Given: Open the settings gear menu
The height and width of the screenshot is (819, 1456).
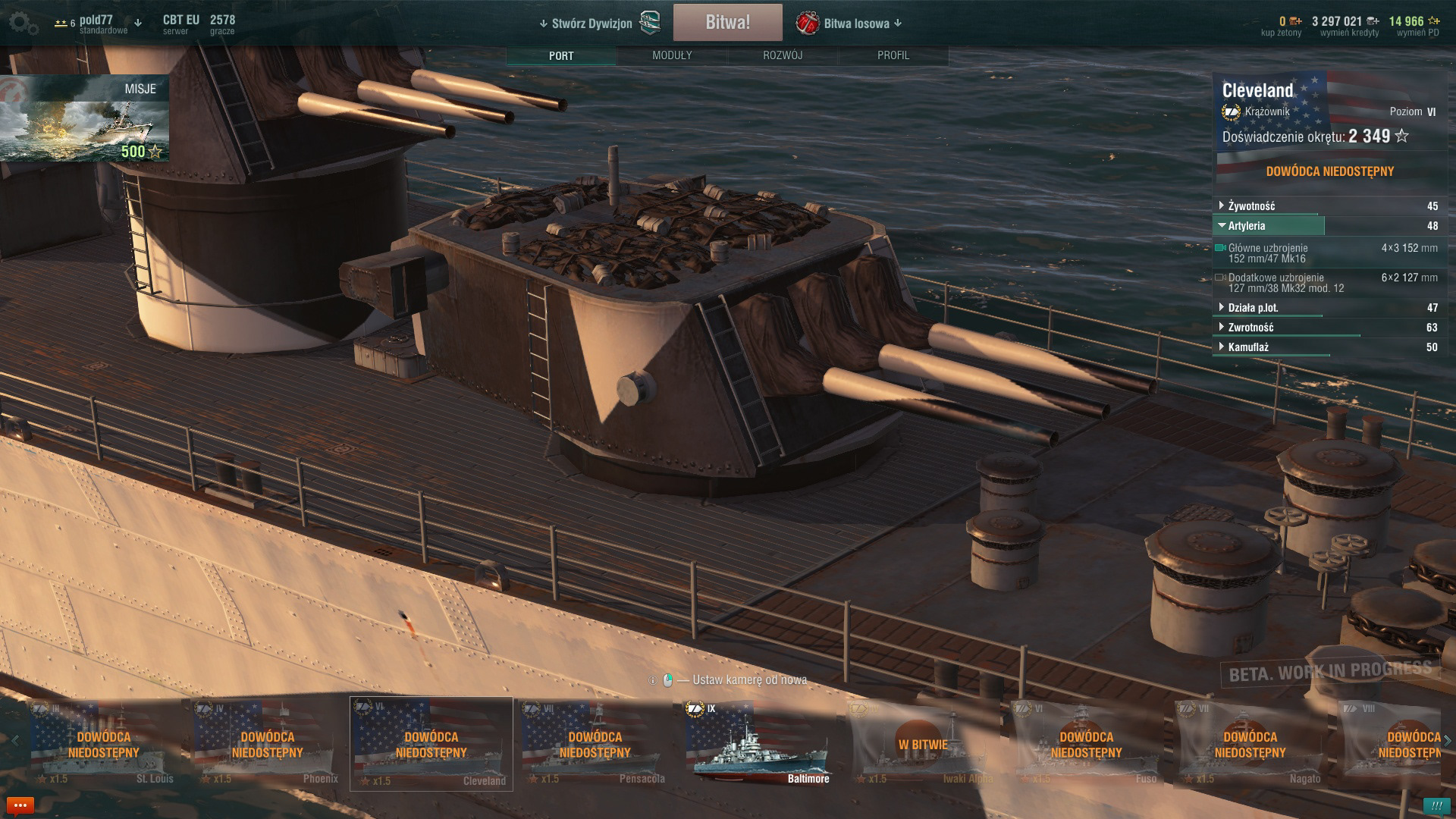Looking at the screenshot, I should point(23,24).
